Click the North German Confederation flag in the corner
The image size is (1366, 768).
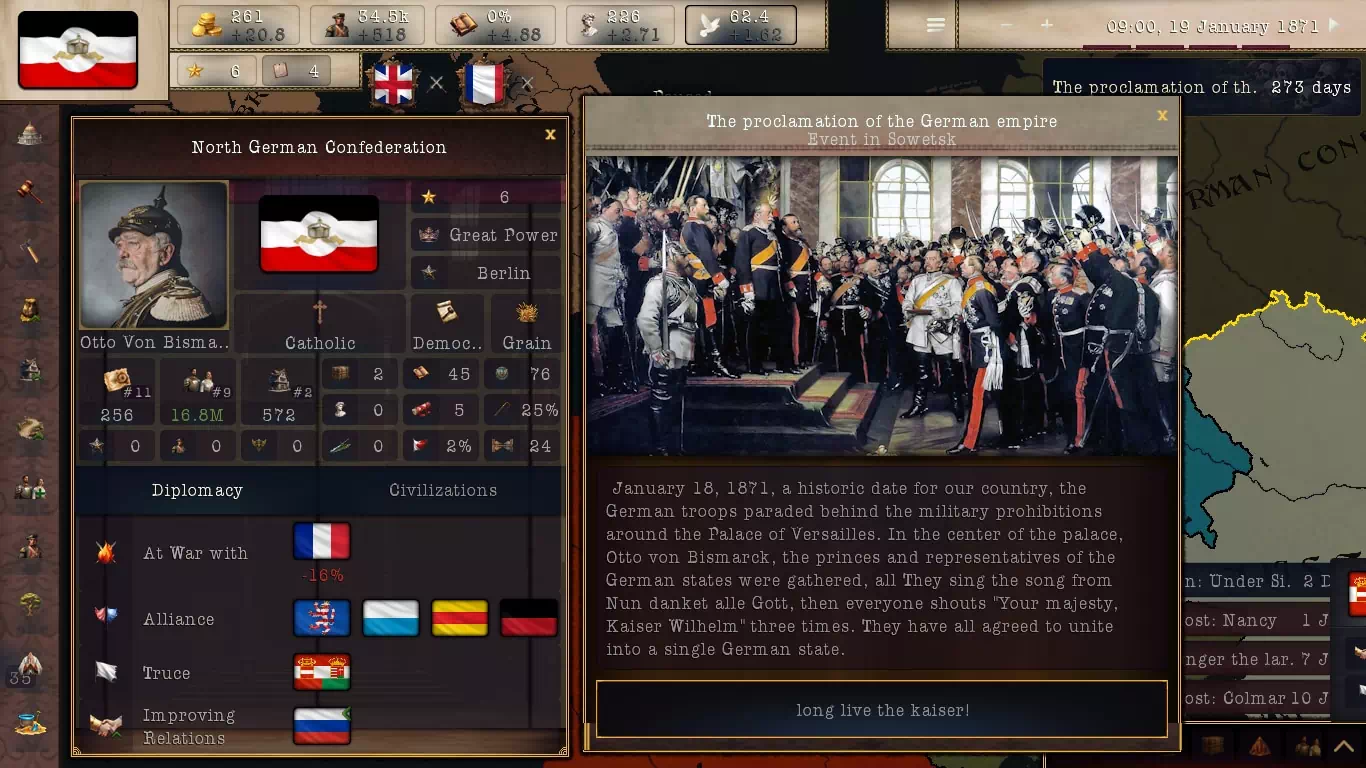[78, 50]
